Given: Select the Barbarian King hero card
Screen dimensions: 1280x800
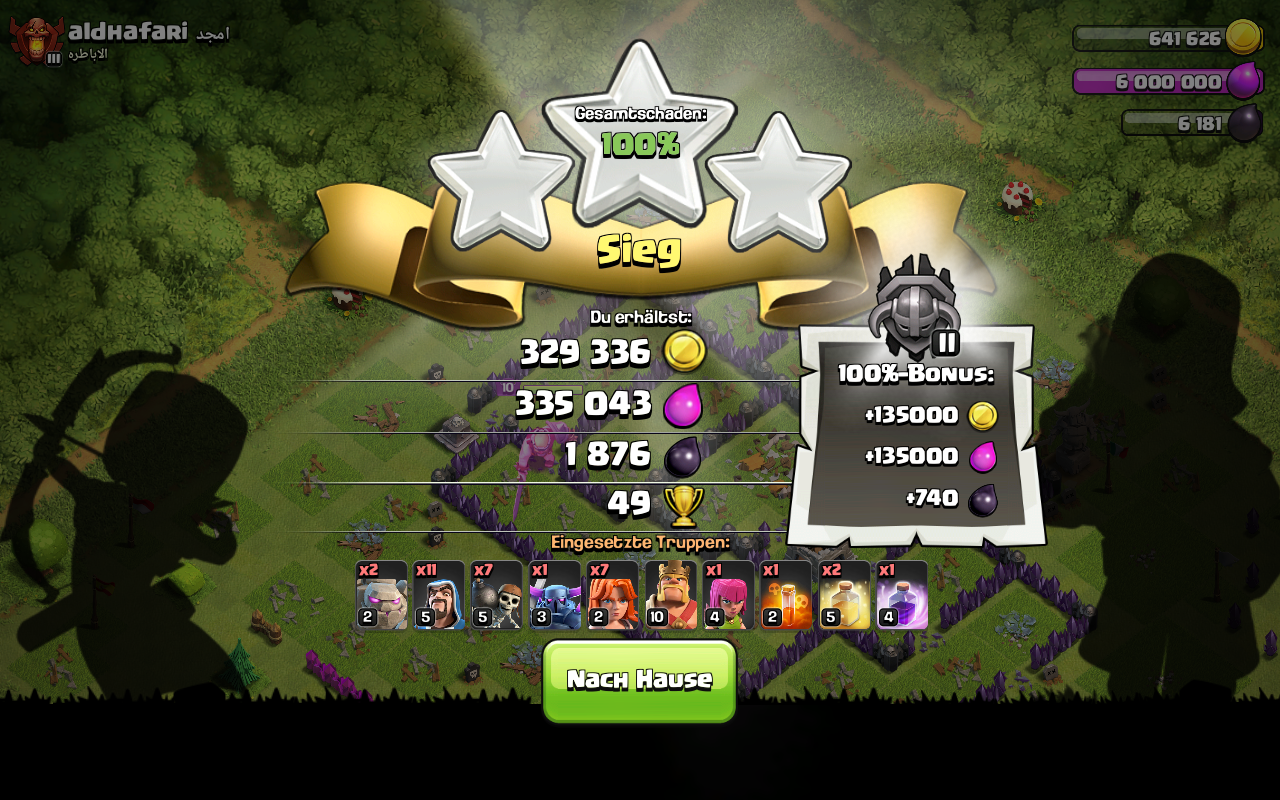Looking at the screenshot, I should coord(671,595).
